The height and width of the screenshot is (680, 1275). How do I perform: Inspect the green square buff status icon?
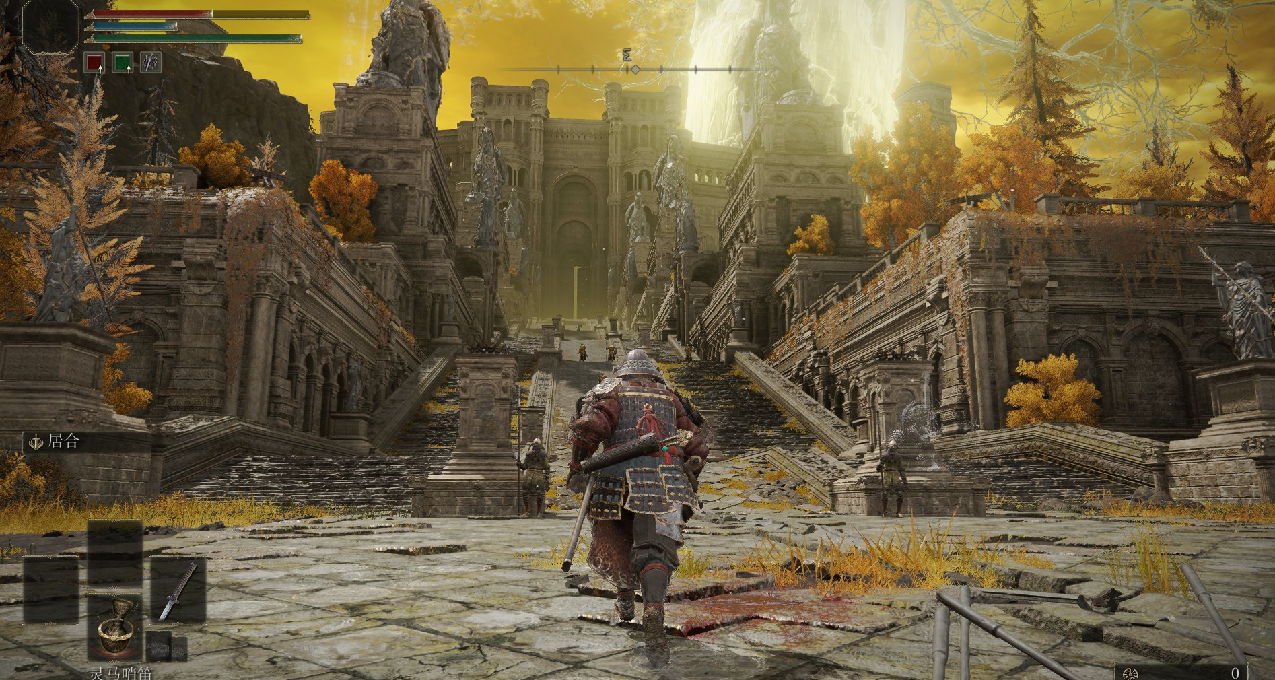122,62
